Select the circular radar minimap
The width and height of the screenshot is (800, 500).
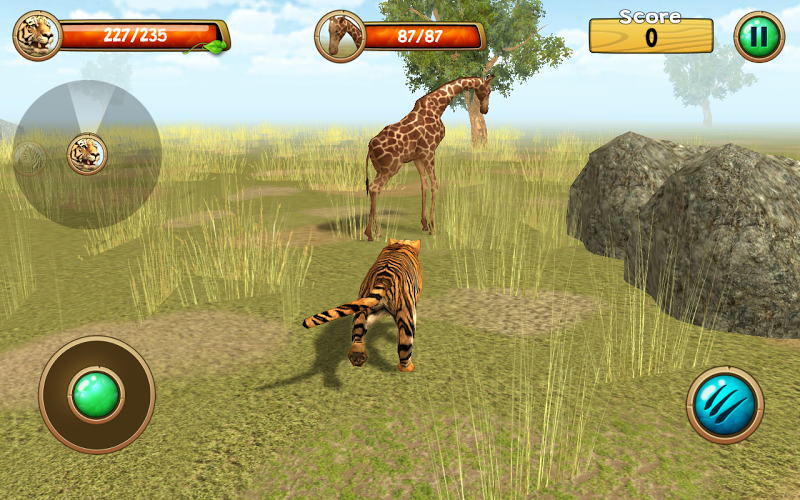(87, 153)
